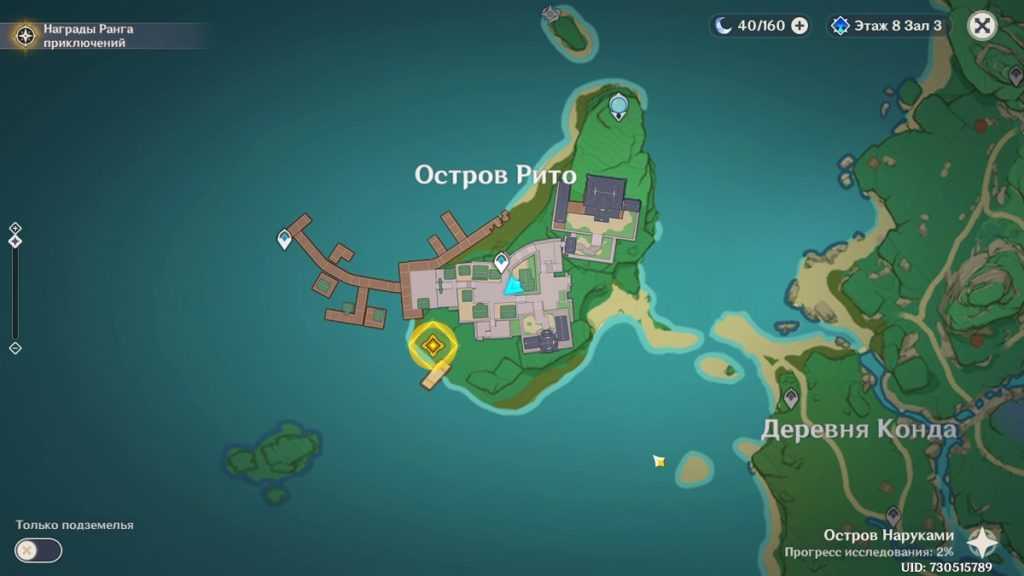Toggle the Только подземелья switch
Viewport: 1024px width, 576px height.
tap(38, 550)
